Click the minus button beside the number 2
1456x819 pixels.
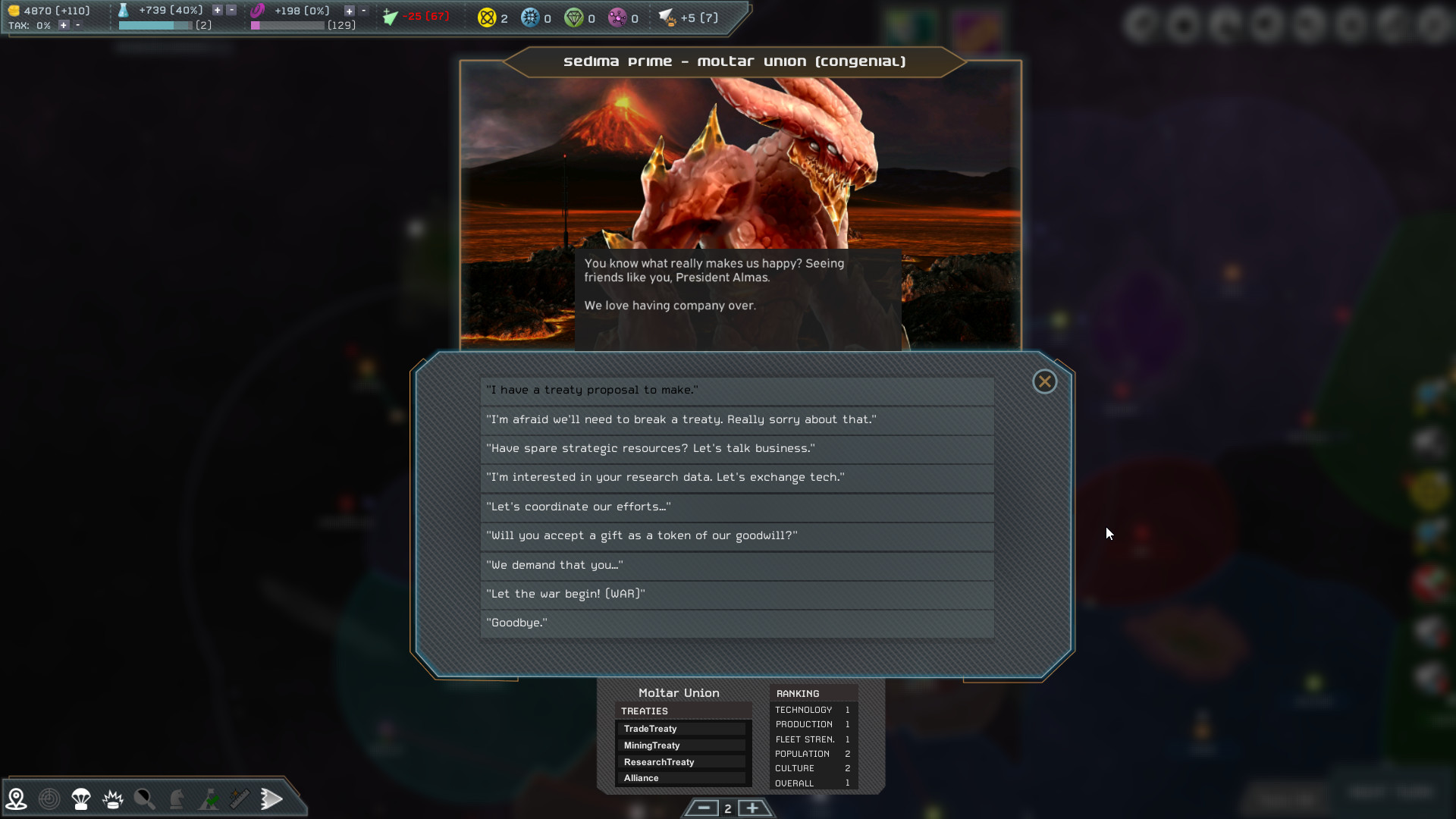point(704,808)
